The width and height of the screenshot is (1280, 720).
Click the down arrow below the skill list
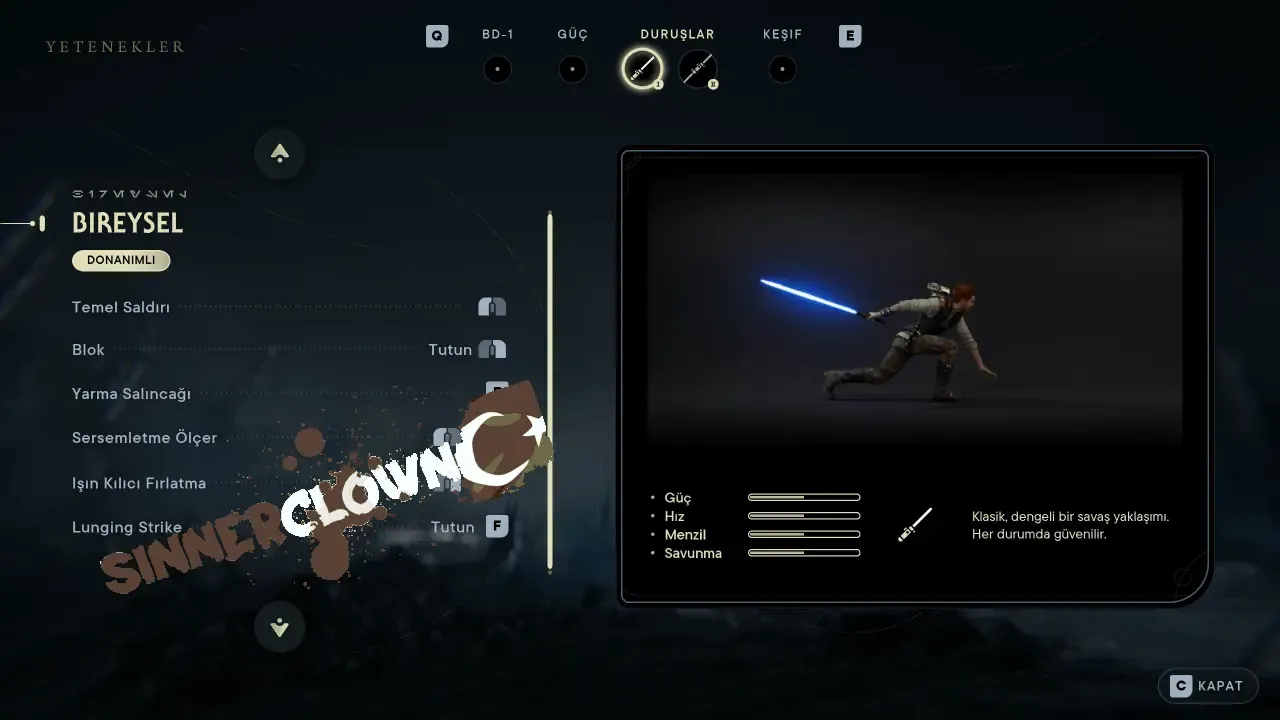click(x=280, y=627)
